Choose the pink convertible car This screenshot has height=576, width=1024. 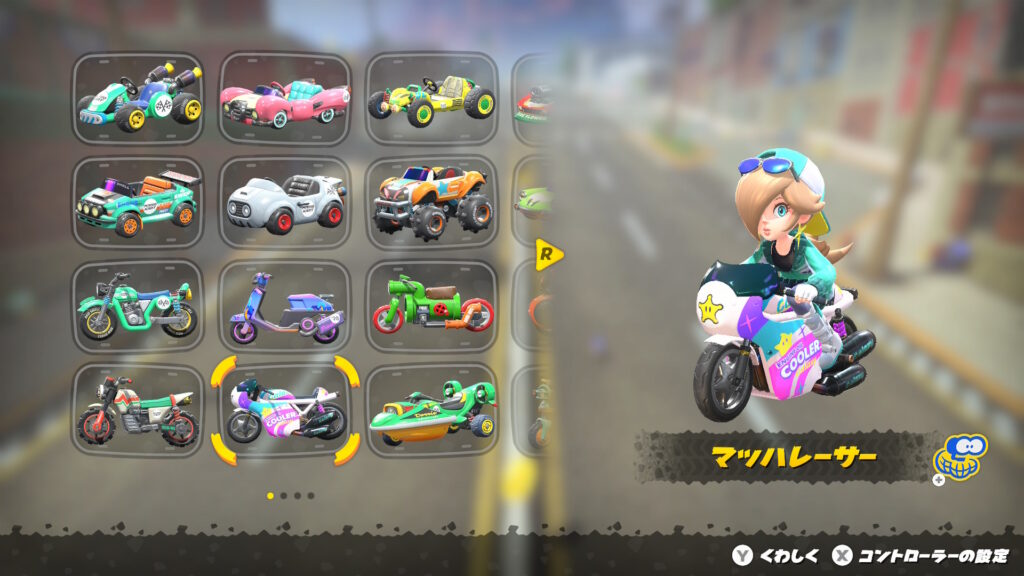pyautogui.click(x=285, y=98)
